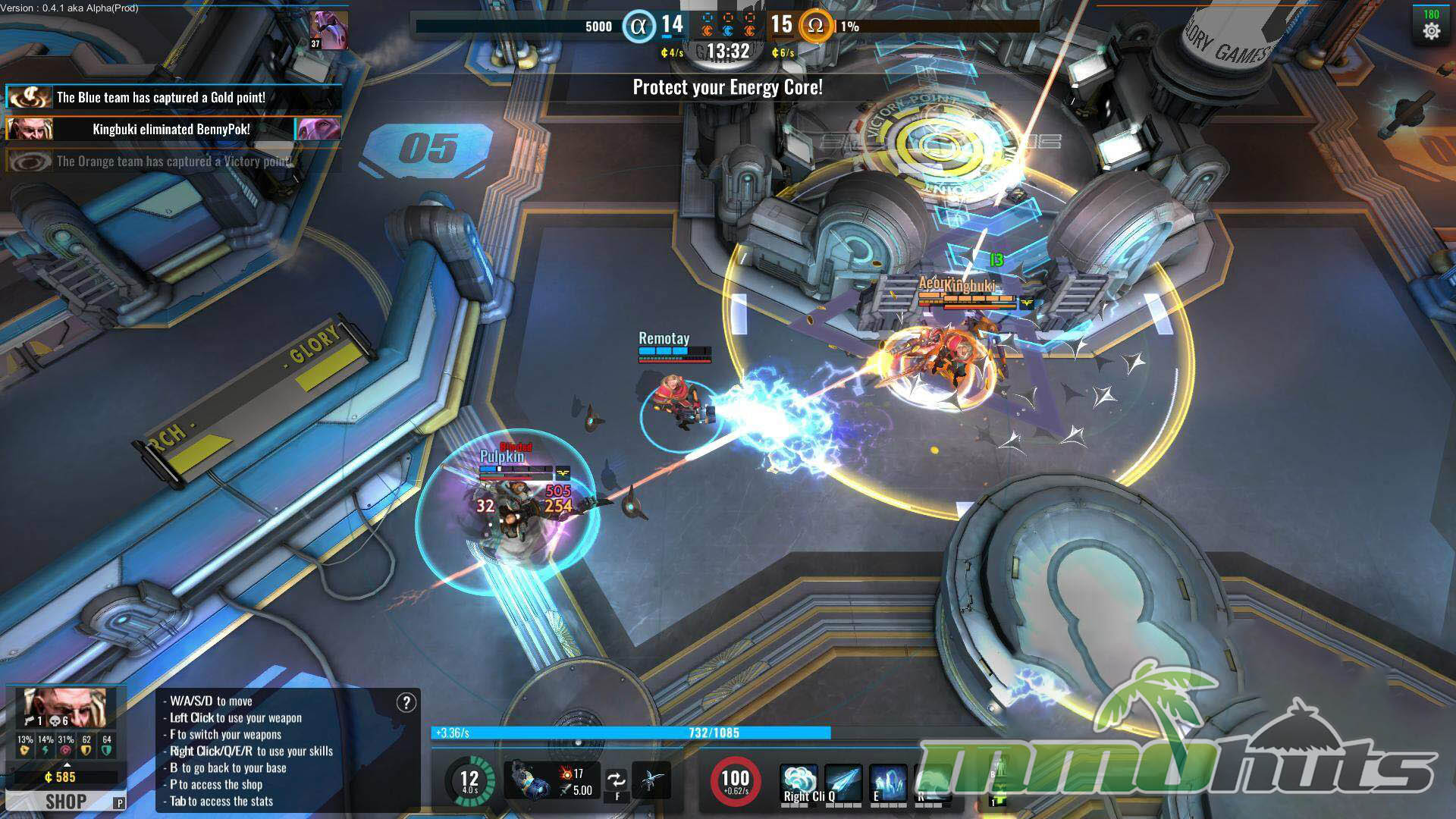Viewport: 1456px width, 819px height.
Task: Activate the cloud puff Right Click skill
Action: (x=799, y=782)
